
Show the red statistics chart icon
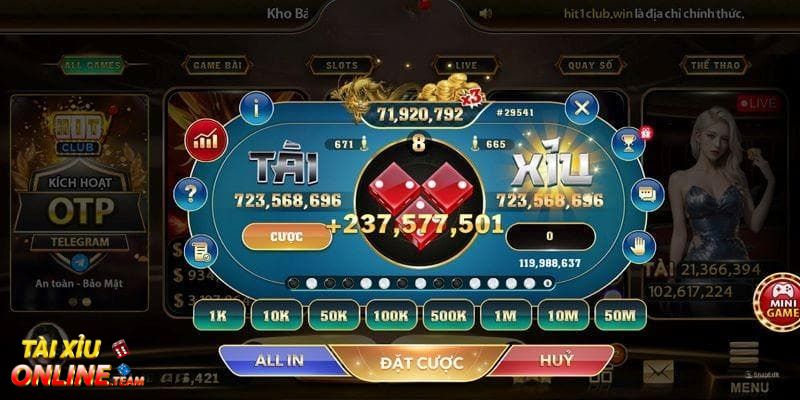208,139
